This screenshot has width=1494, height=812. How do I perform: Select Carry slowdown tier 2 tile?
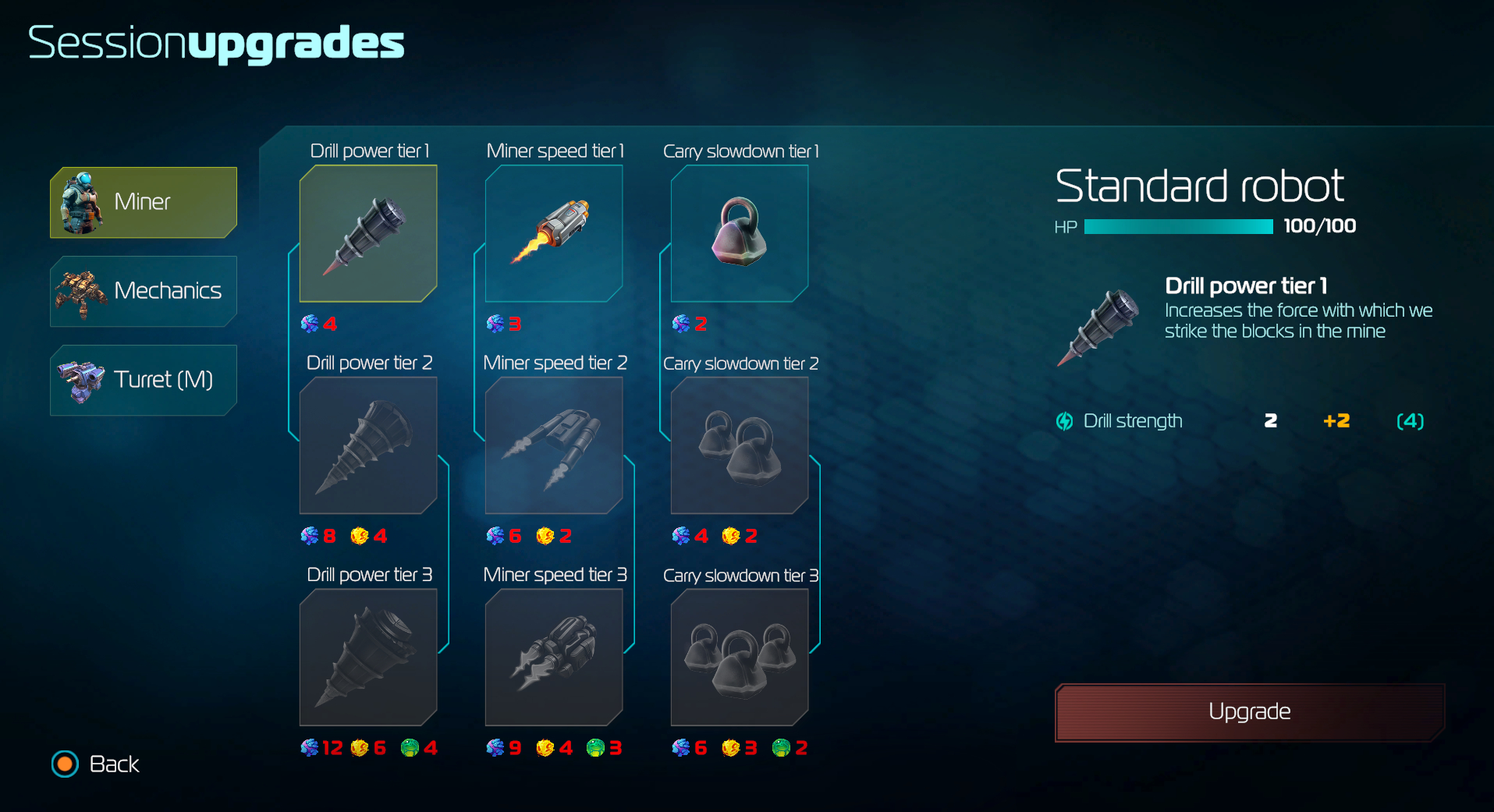pyautogui.click(x=740, y=445)
